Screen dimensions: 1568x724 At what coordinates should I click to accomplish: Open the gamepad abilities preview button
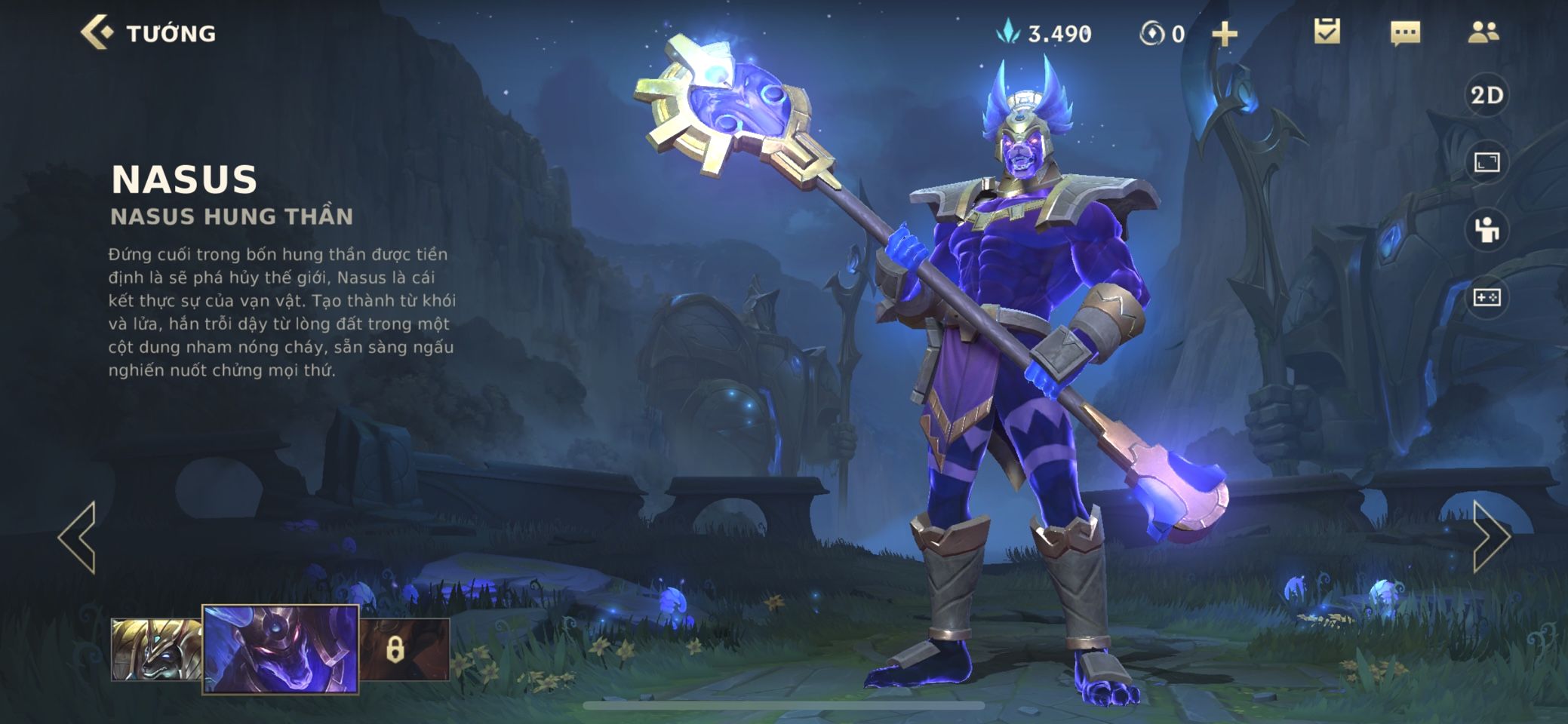1487,297
